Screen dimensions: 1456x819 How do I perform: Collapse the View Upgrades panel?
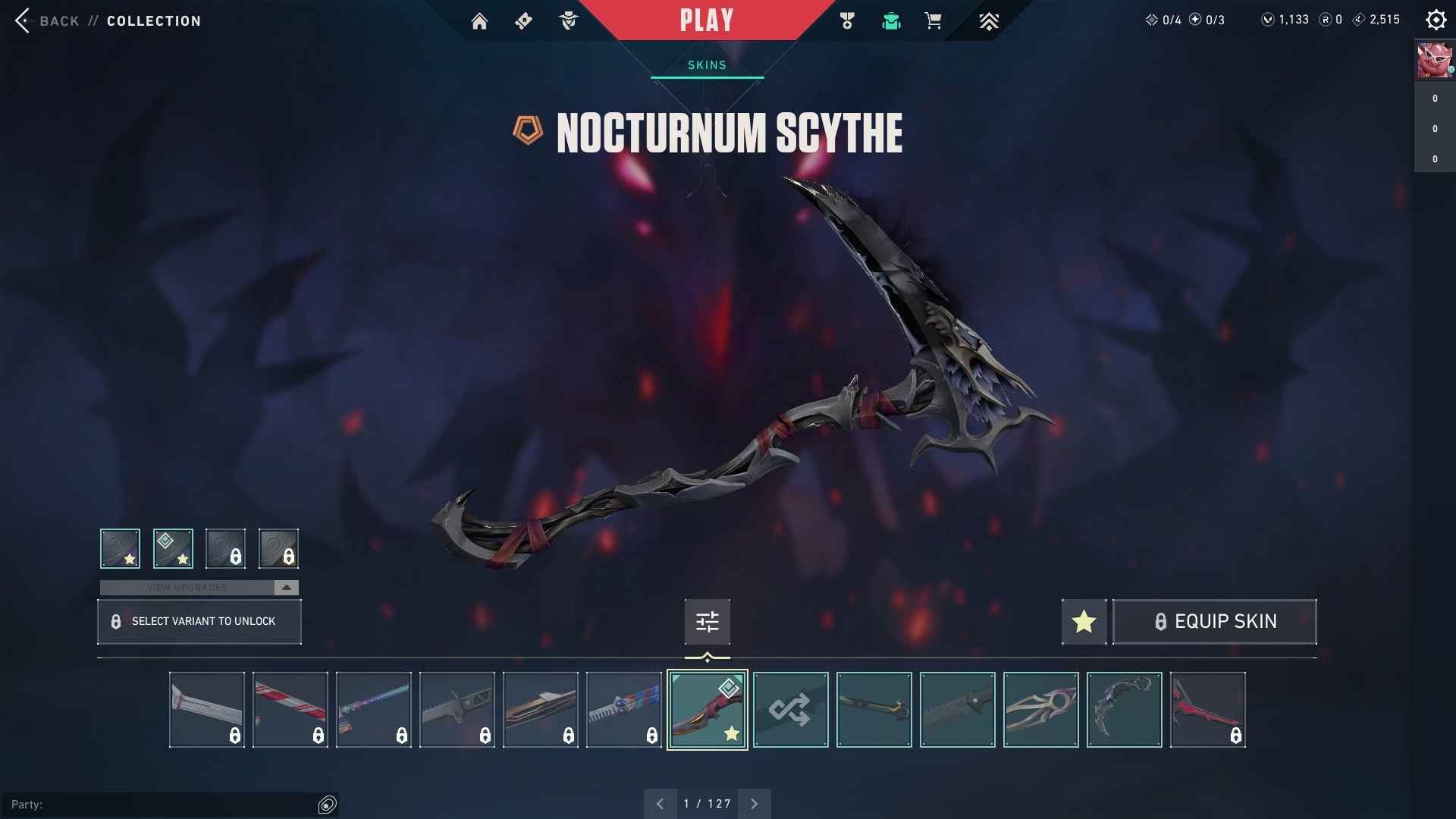tap(286, 586)
